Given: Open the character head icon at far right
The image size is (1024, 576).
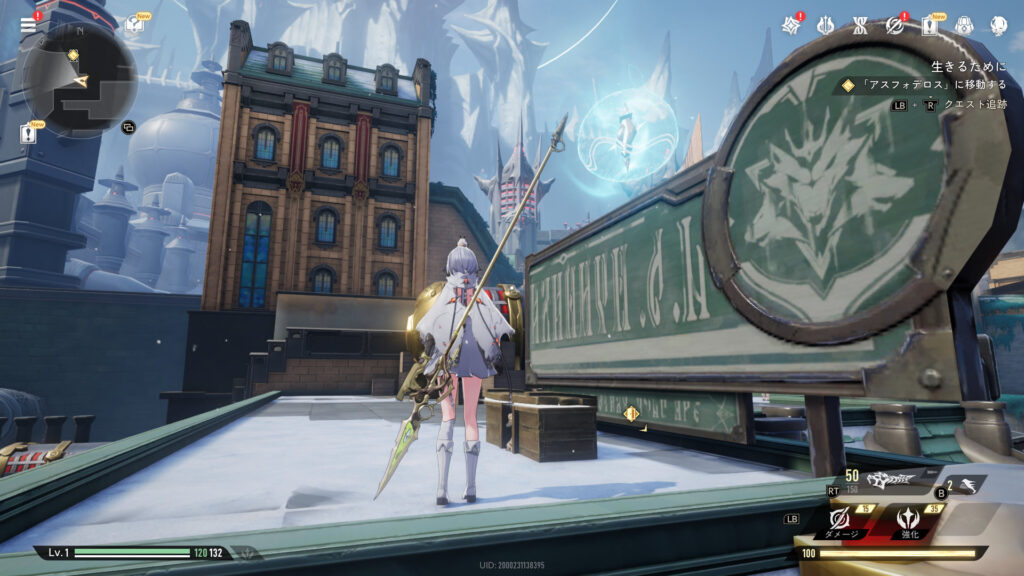Looking at the screenshot, I should (x=998, y=25).
